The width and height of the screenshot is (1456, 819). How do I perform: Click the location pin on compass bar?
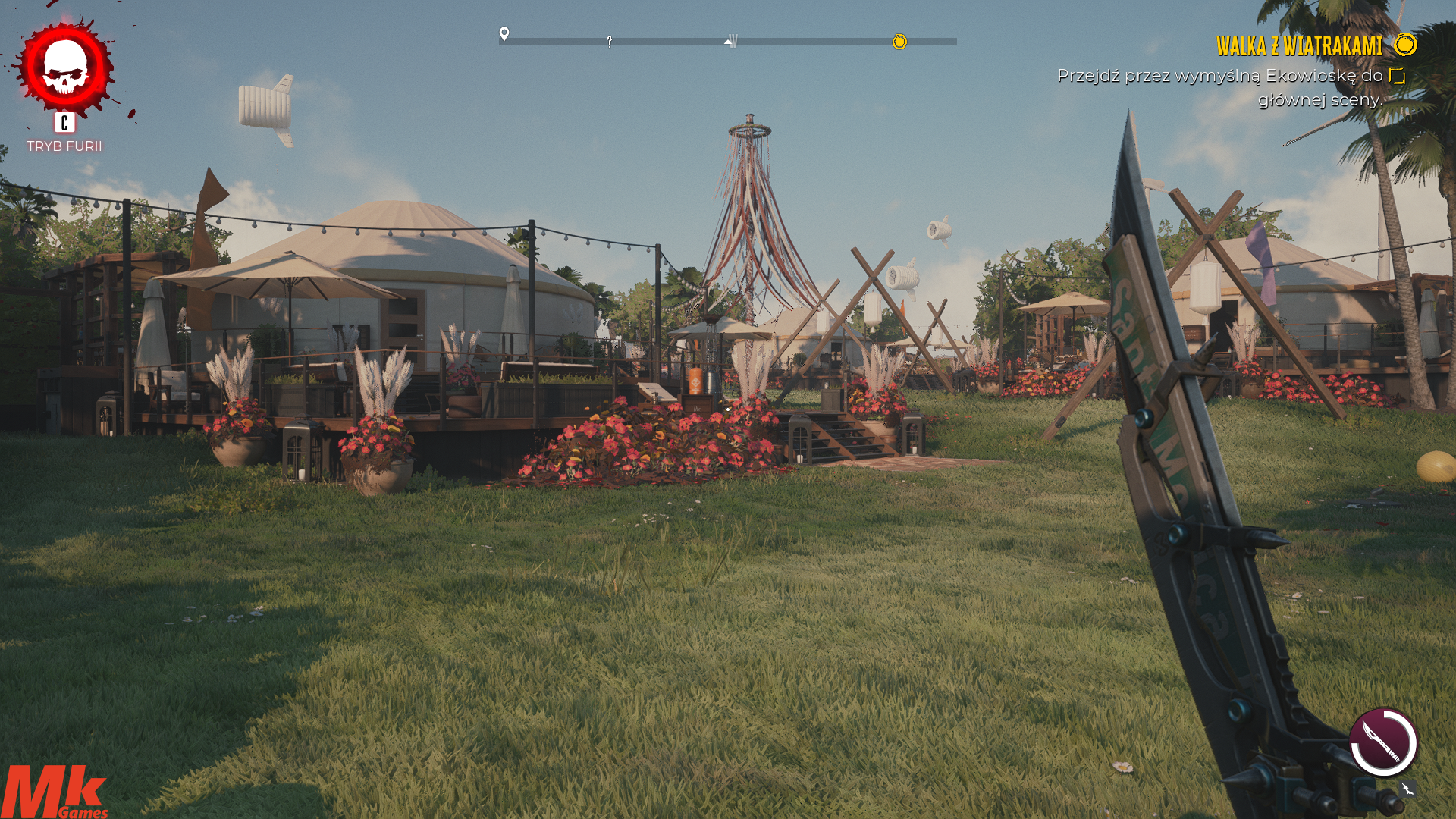504,34
